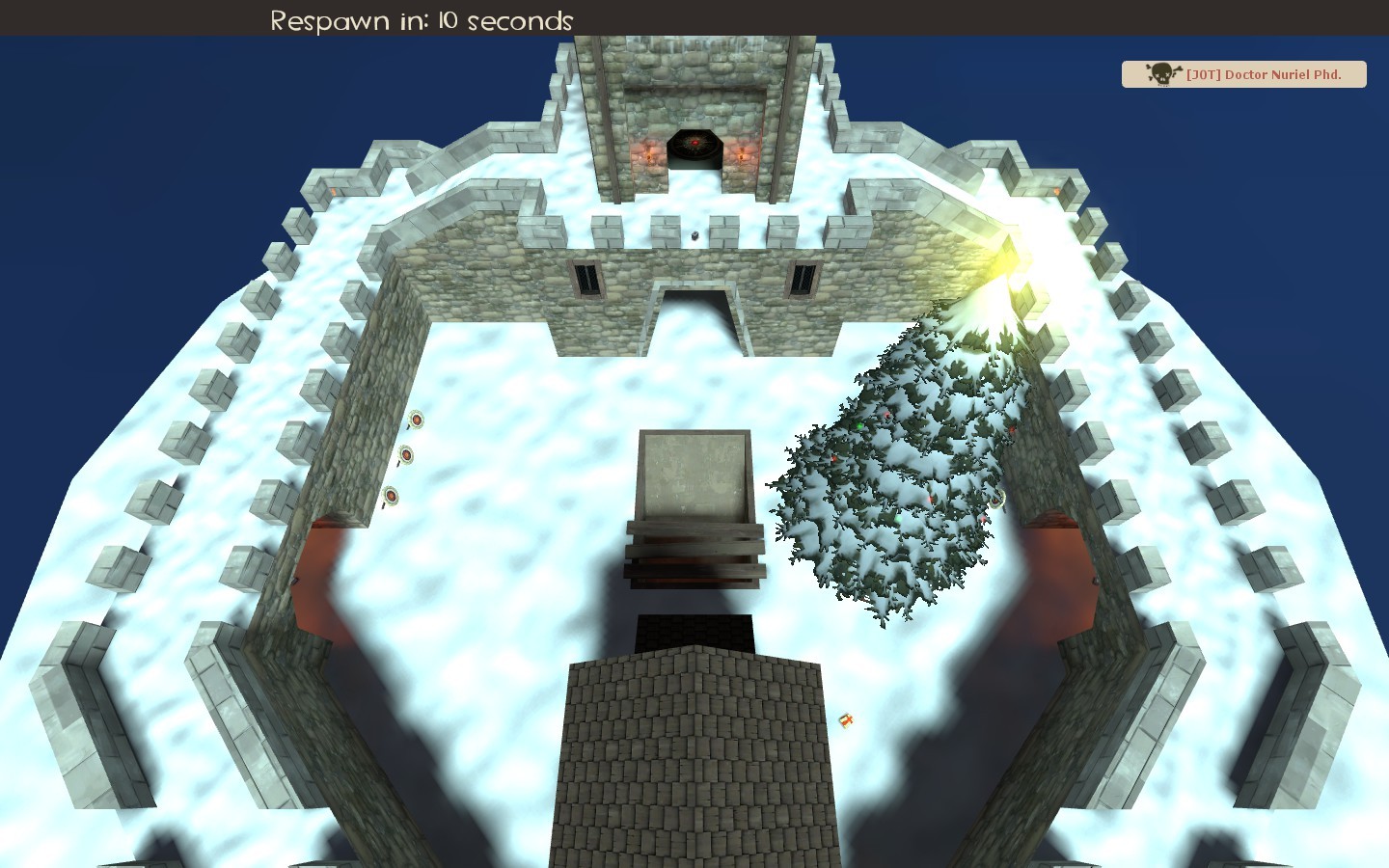The width and height of the screenshot is (1389, 868).
Task: Select the bottom wall-mounted target disc
Action: click(391, 496)
